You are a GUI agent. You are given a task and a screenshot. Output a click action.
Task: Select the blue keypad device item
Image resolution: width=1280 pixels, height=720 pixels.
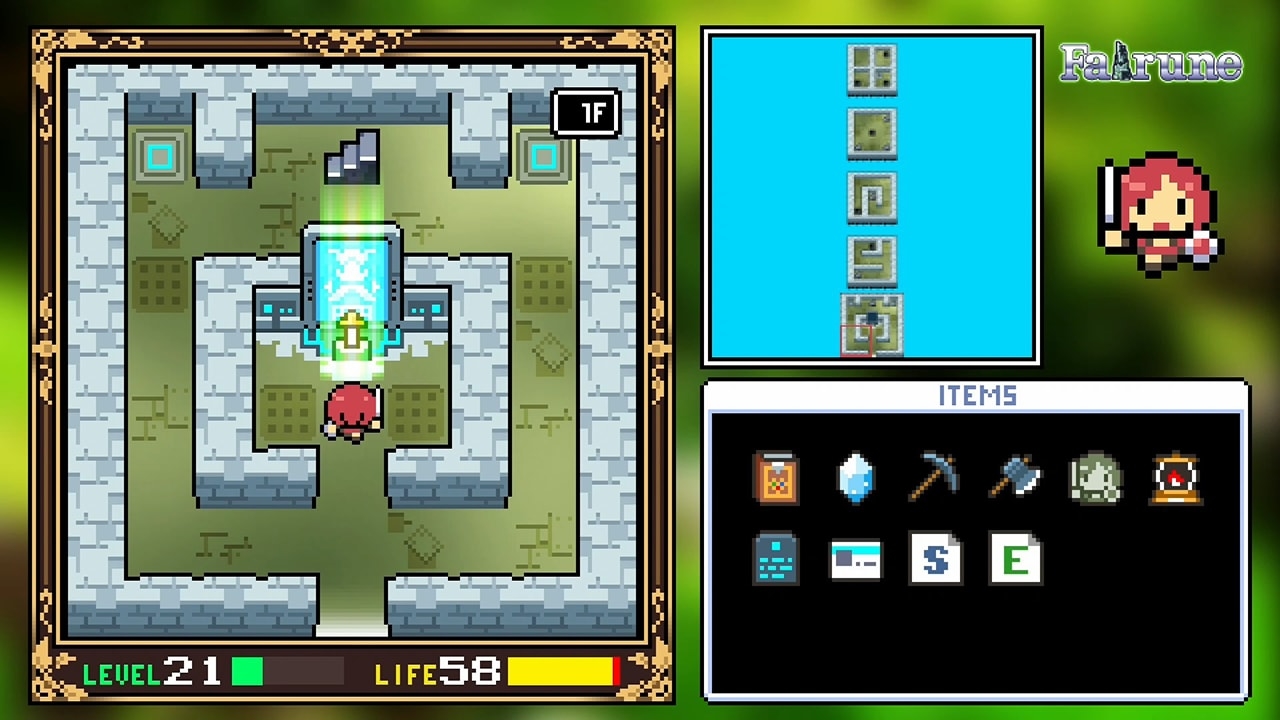point(775,560)
